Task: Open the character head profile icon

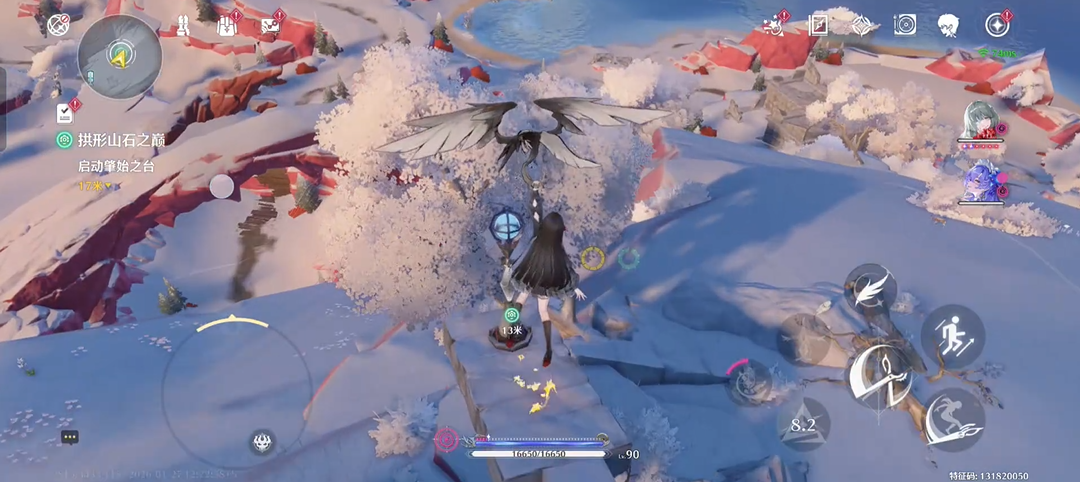Action: (949, 25)
